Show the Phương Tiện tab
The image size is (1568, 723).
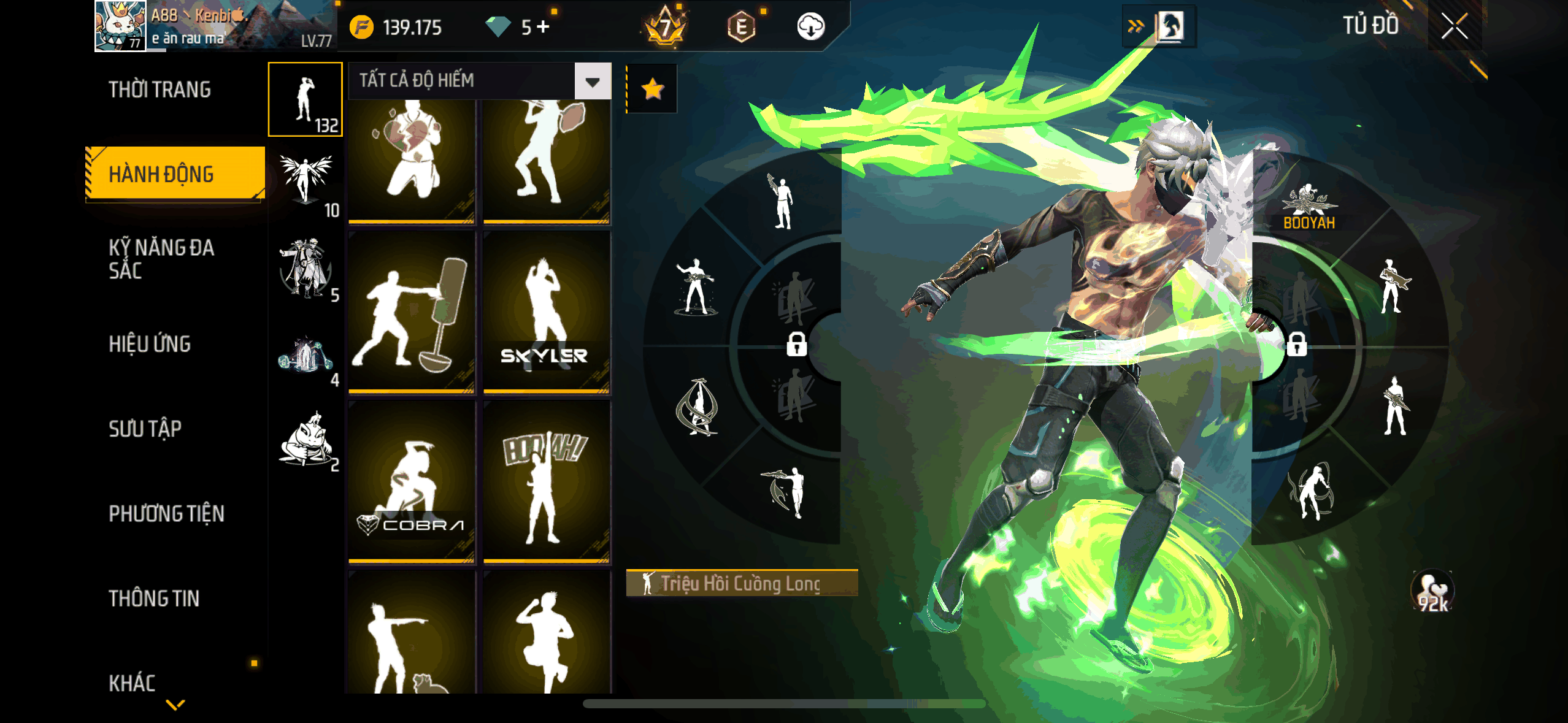pyautogui.click(x=166, y=513)
